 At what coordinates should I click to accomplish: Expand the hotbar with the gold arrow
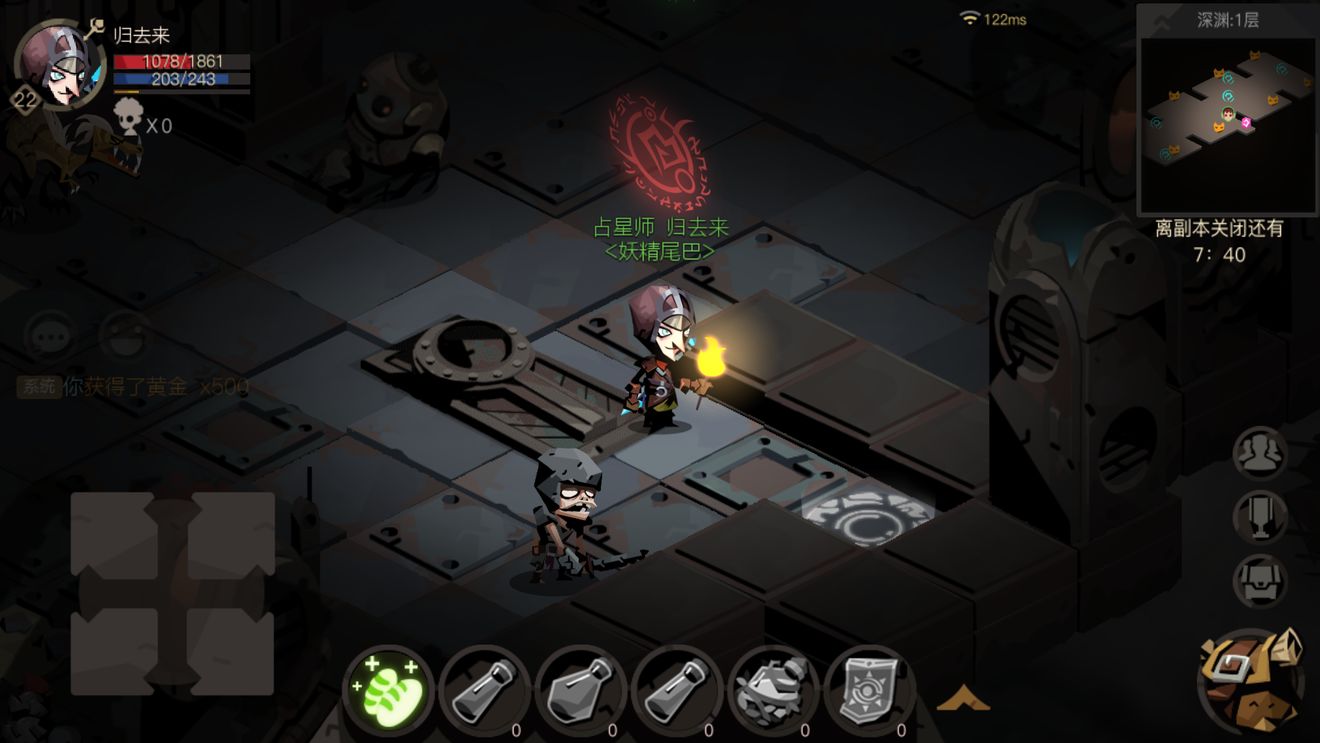pos(963,698)
